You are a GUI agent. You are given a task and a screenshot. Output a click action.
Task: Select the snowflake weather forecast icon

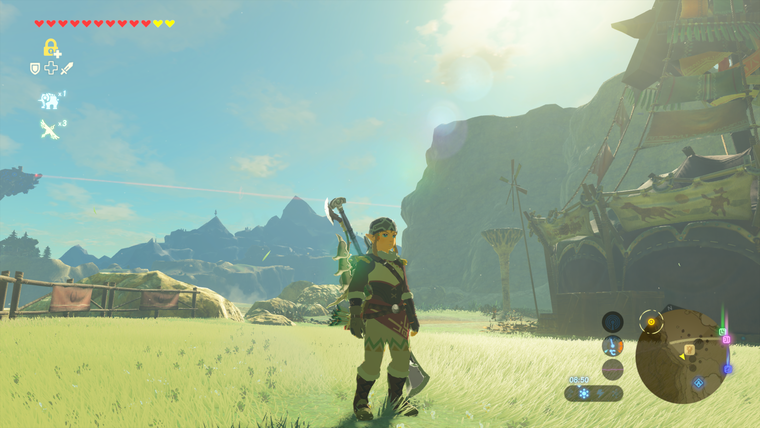click(584, 394)
